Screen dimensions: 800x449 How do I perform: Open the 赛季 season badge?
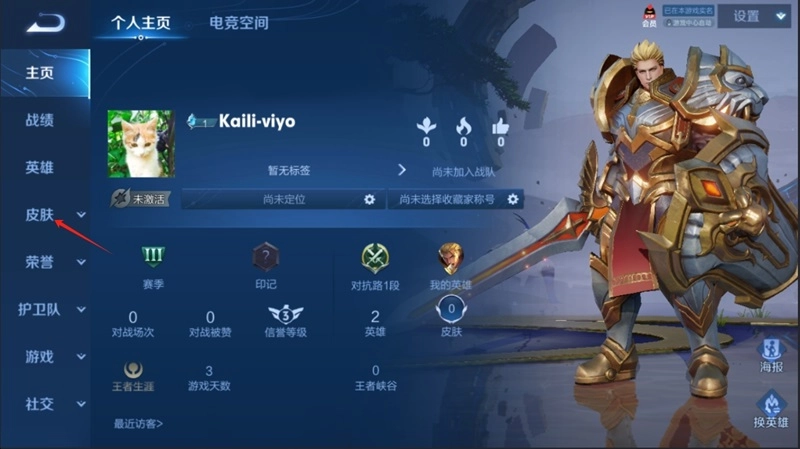pos(153,258)
